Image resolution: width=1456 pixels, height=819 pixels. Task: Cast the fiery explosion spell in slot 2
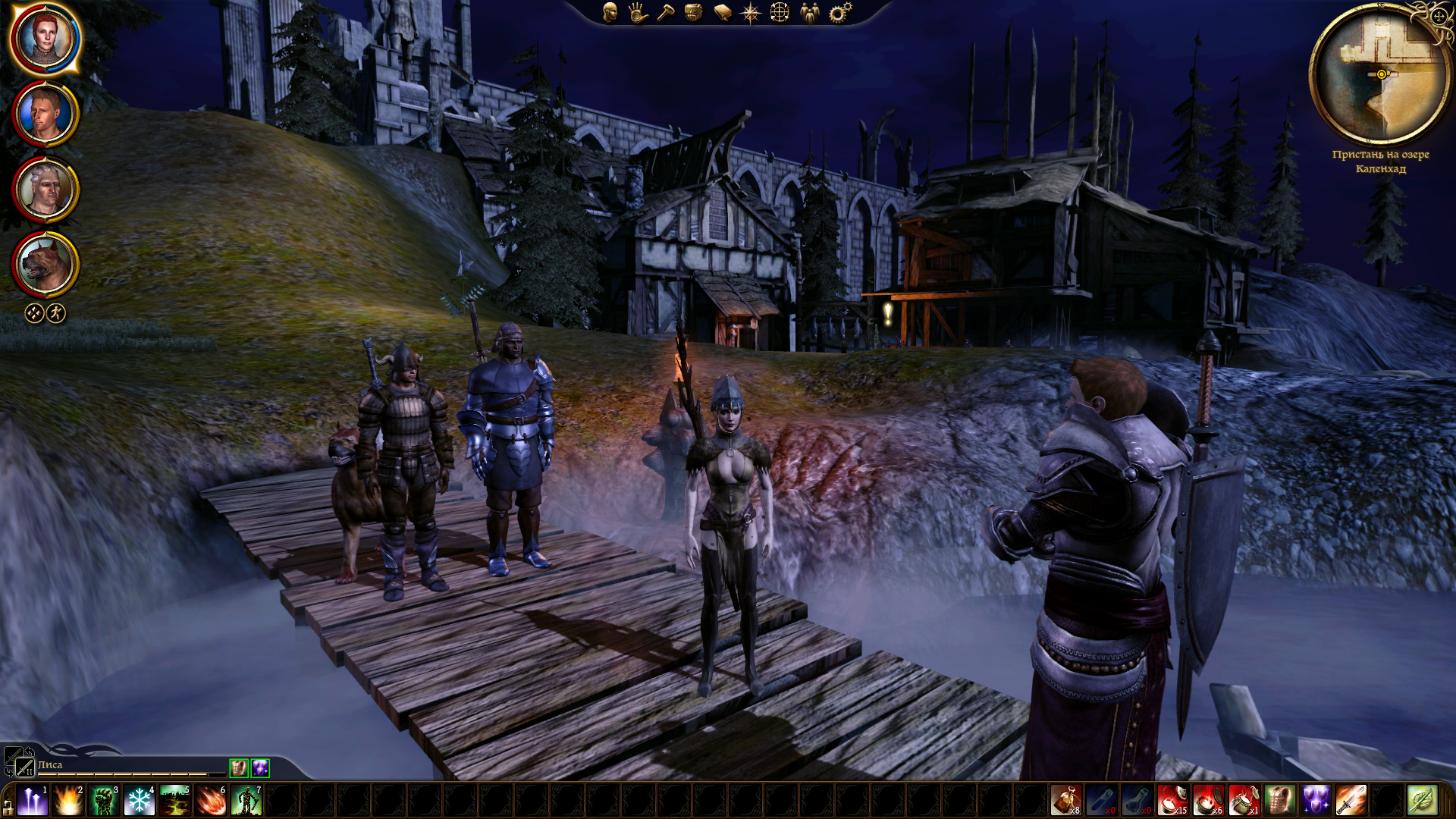click(68, 801)
